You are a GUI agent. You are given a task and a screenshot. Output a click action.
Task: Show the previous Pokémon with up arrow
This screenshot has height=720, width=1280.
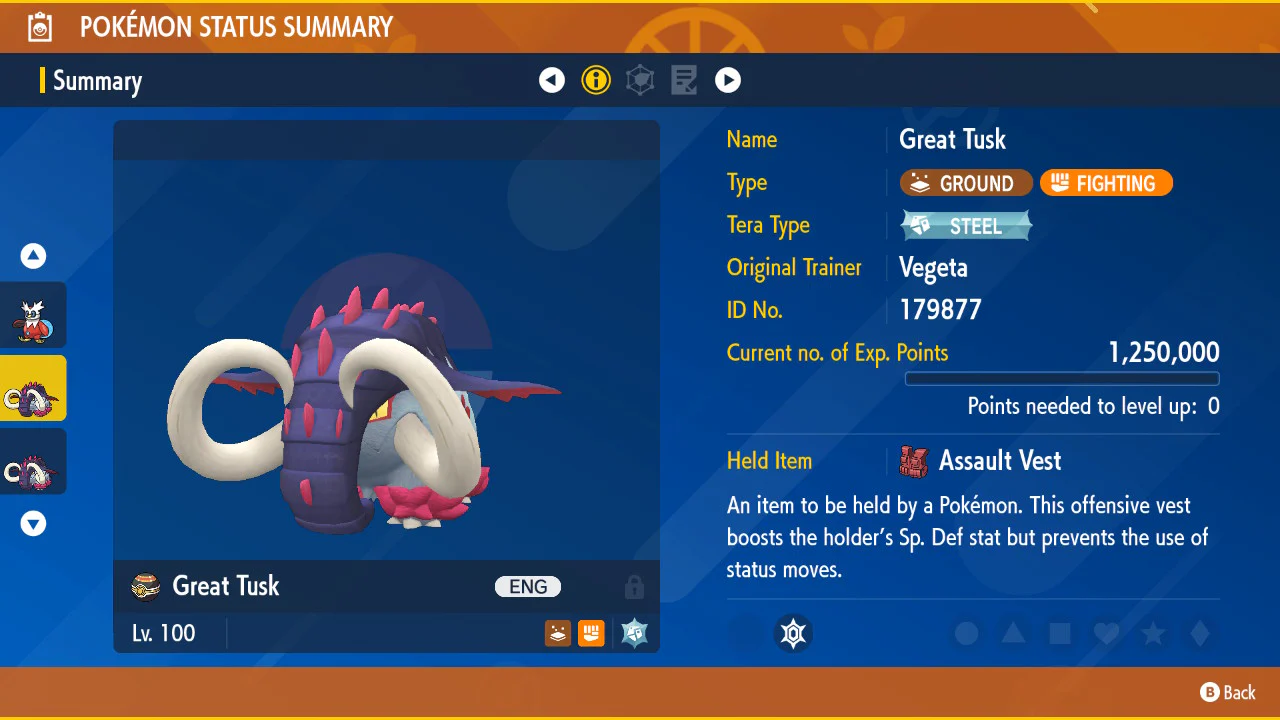click(x=34, y=256)
